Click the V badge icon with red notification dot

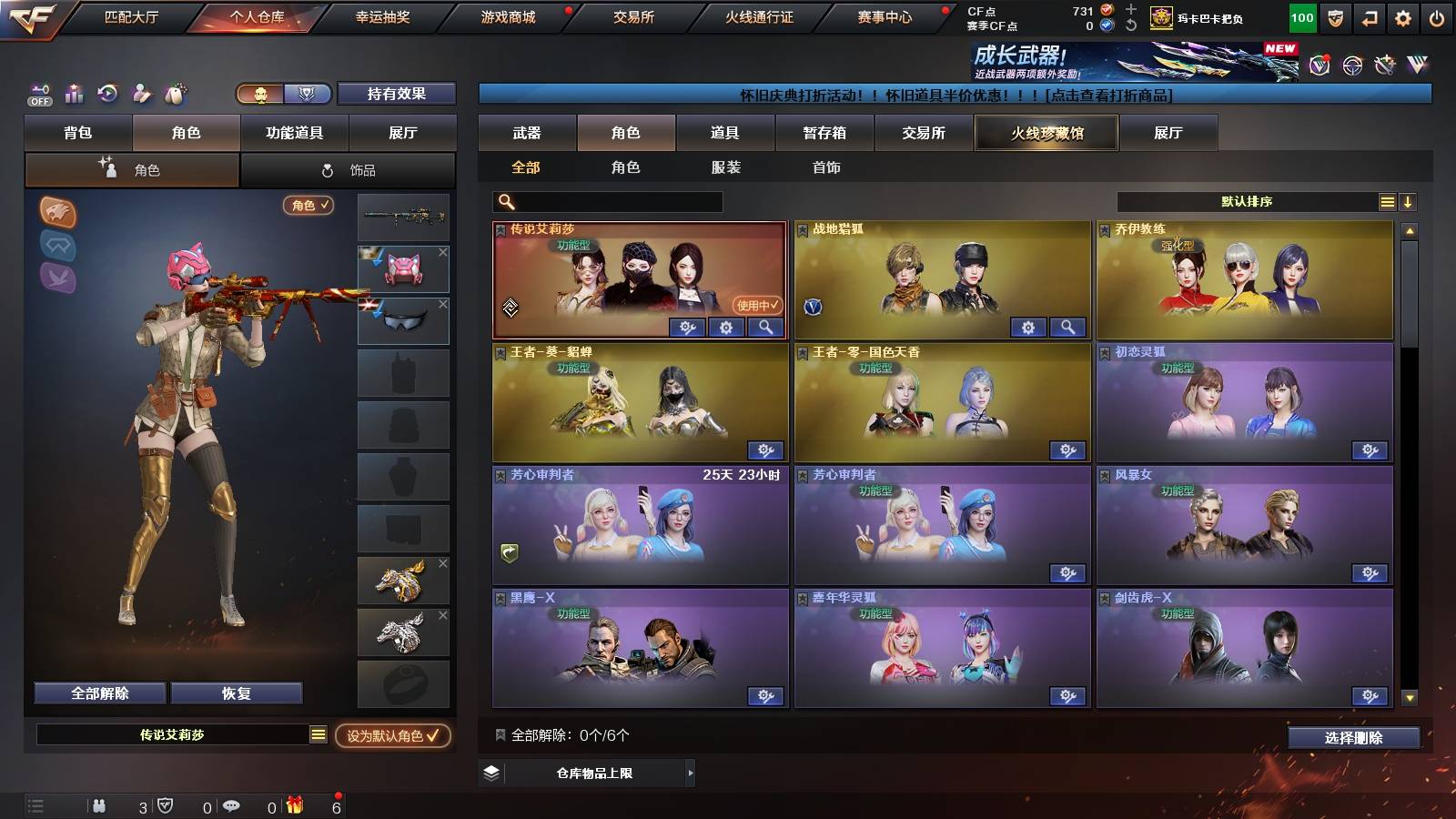[1321, 65]
